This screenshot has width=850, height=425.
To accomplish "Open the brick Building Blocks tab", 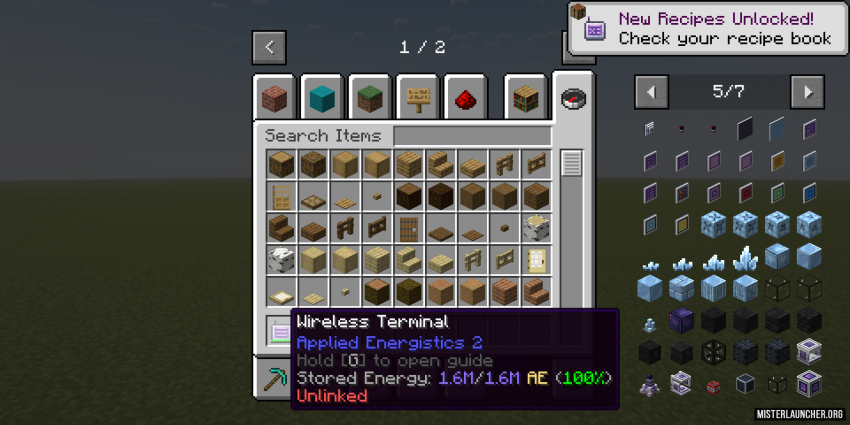I will point(274,98).
